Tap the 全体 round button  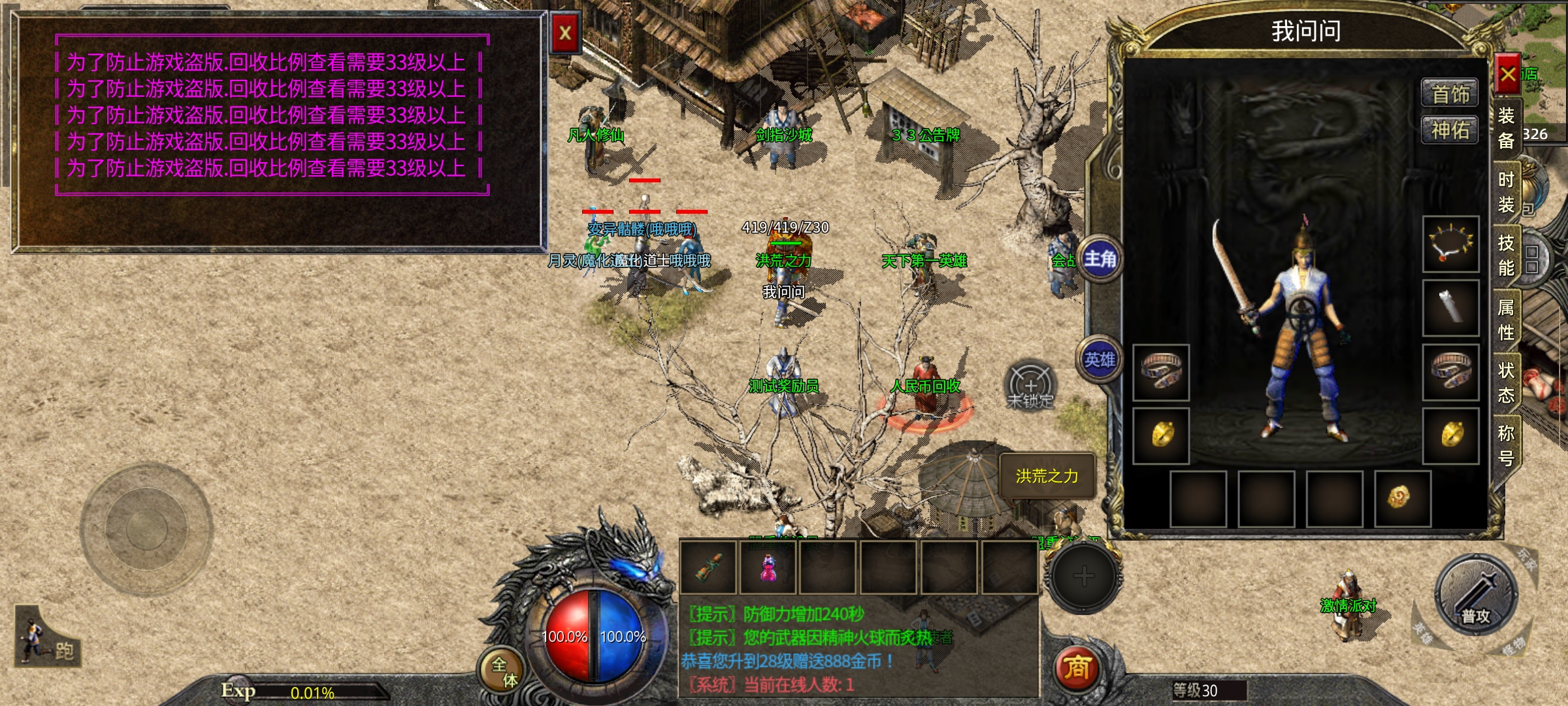point(503,671)
